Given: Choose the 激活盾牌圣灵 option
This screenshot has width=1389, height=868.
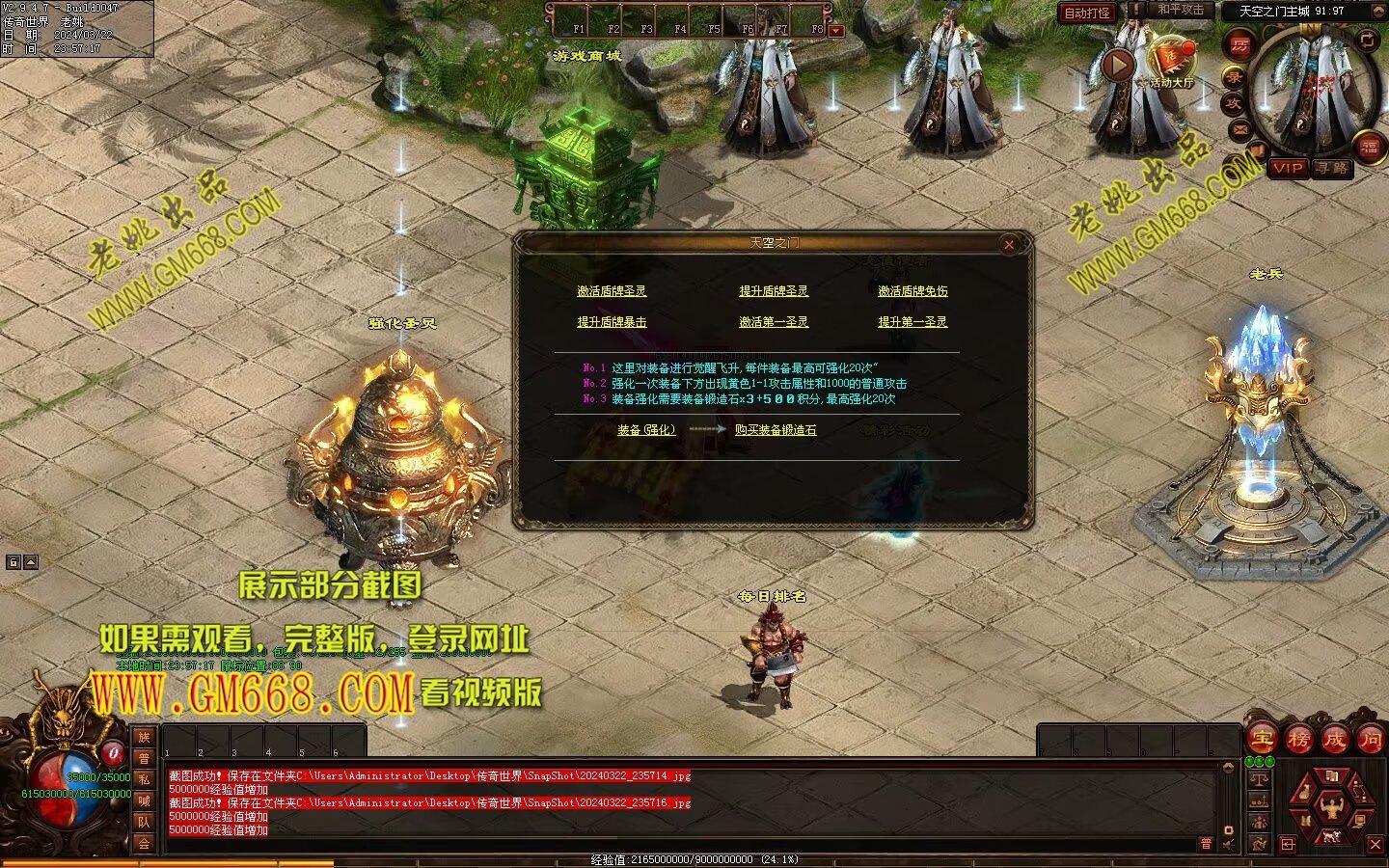Looking at the screenshot, I should (x=612, y=291).
